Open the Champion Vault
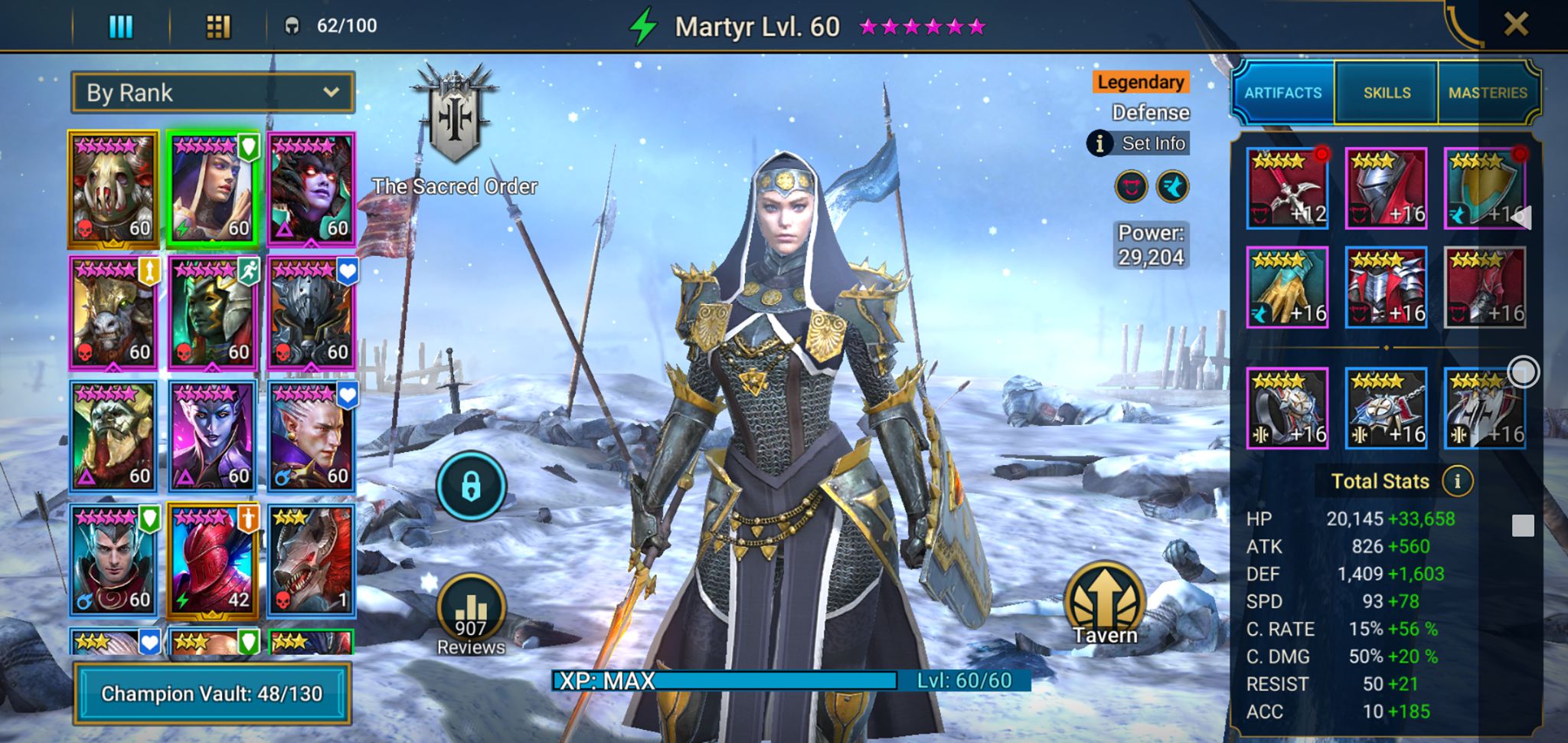 tap(212, 693)
